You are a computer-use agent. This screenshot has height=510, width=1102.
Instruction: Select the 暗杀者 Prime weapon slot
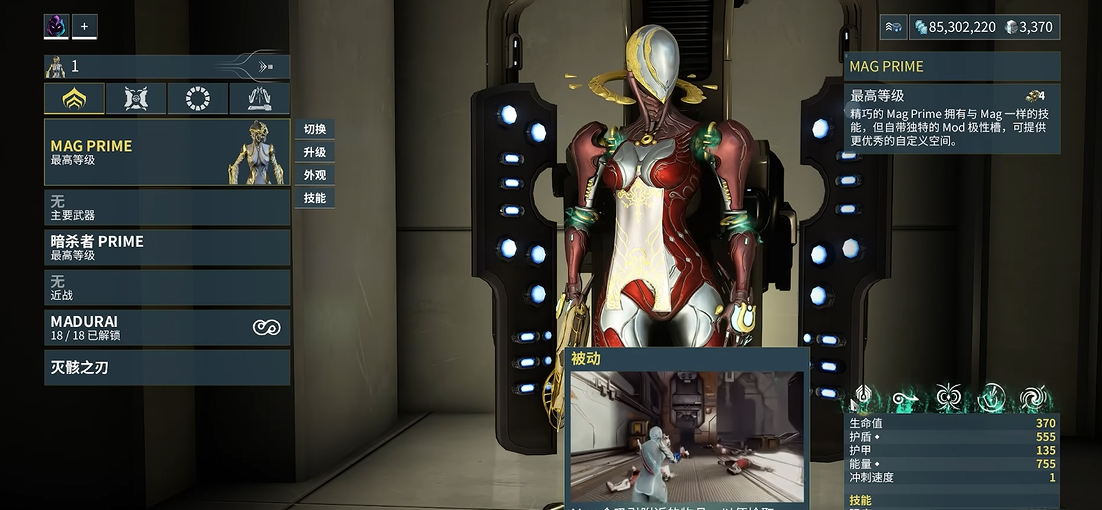(x=166, y=247)
